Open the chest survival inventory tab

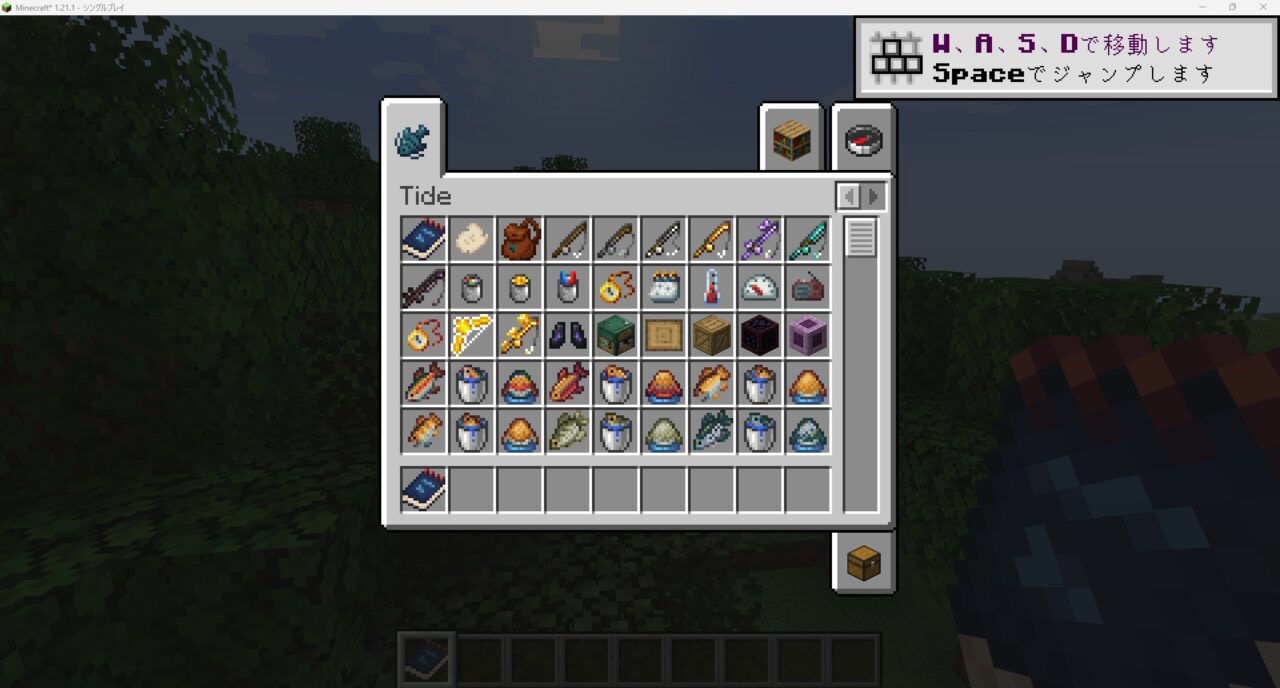tap(862, 563)
